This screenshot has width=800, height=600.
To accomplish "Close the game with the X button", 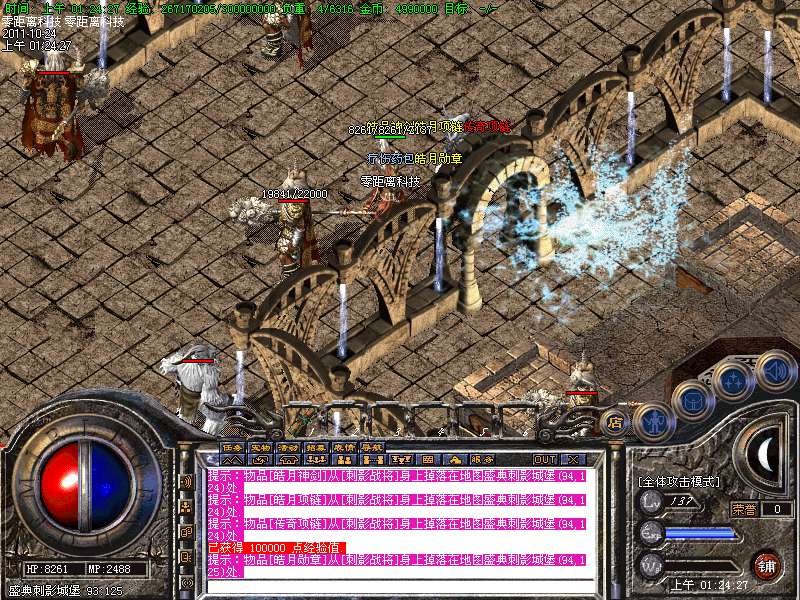I will coord(573,459).
